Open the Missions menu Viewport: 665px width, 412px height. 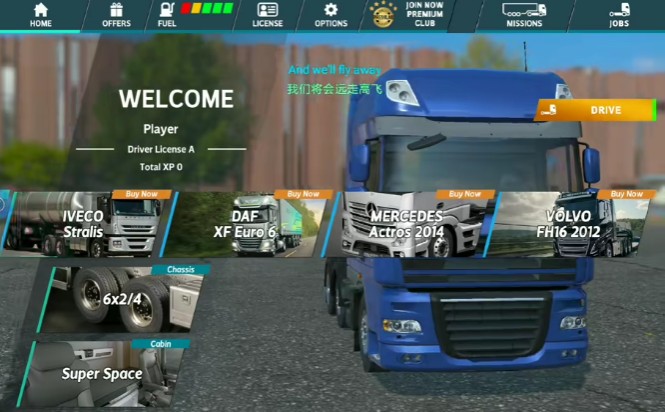coord(524,15)
